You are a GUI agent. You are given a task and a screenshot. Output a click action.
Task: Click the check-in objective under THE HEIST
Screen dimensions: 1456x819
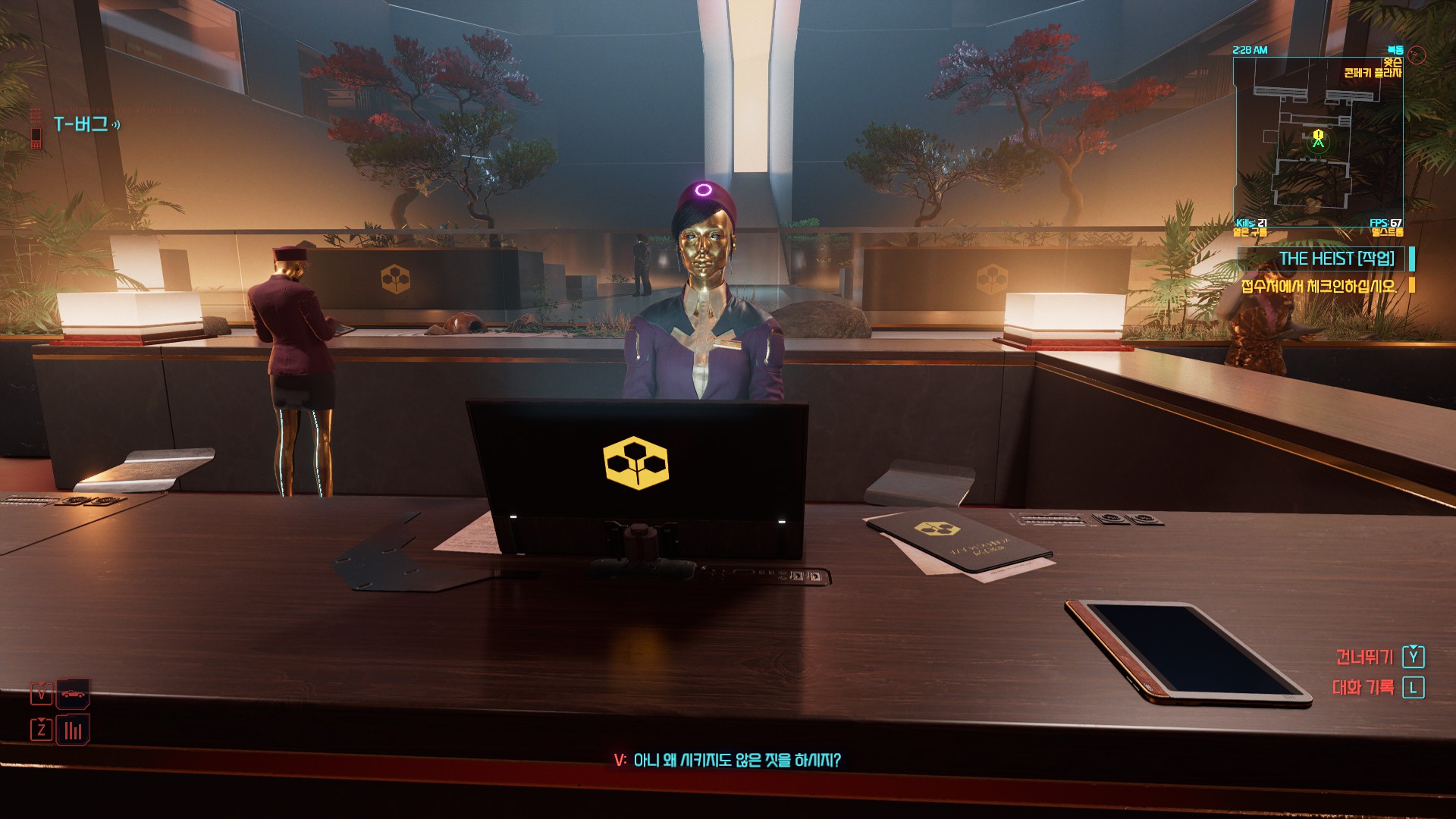point(1319,286)
